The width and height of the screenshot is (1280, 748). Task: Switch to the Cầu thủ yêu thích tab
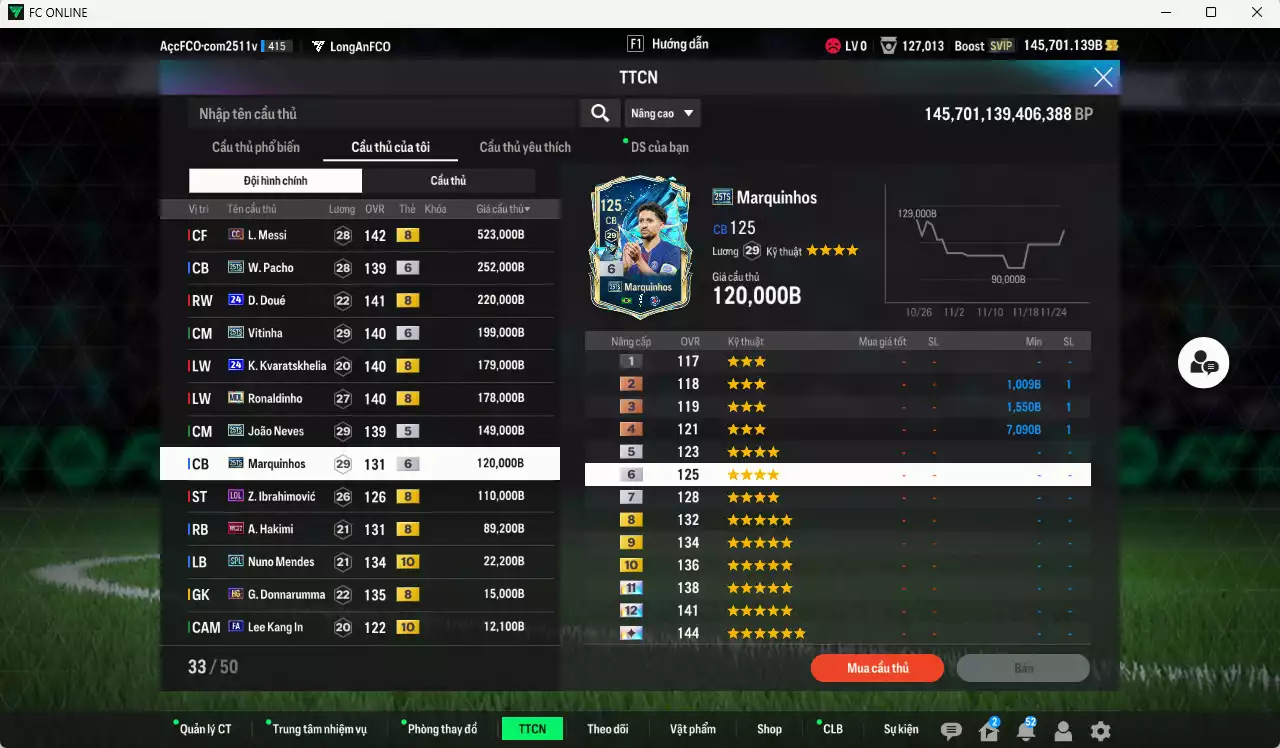pos(525,147)
